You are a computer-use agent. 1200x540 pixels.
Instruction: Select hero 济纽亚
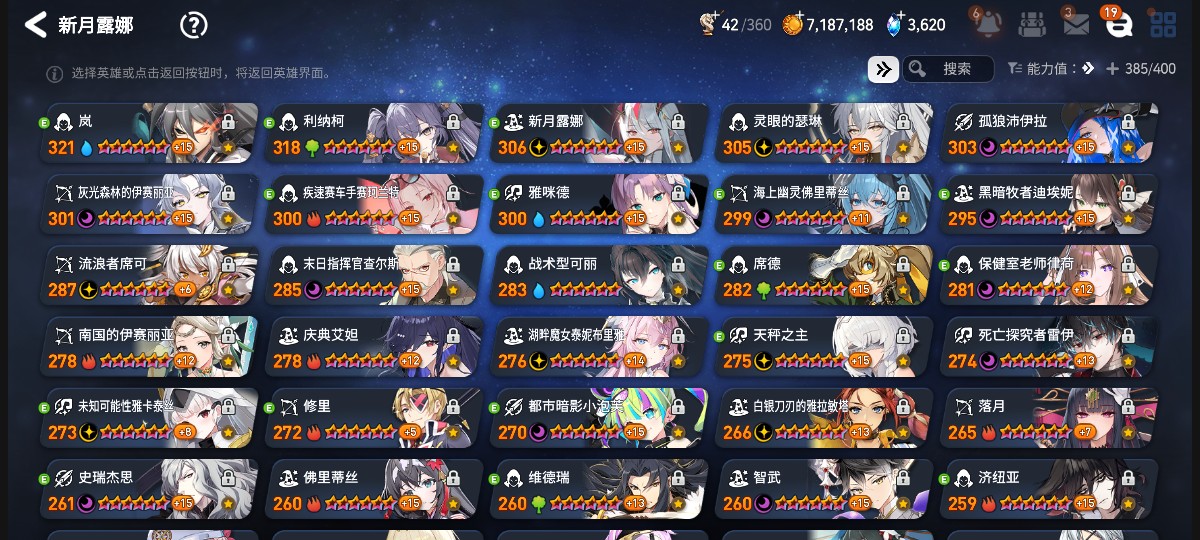(x=1050, y=489)
